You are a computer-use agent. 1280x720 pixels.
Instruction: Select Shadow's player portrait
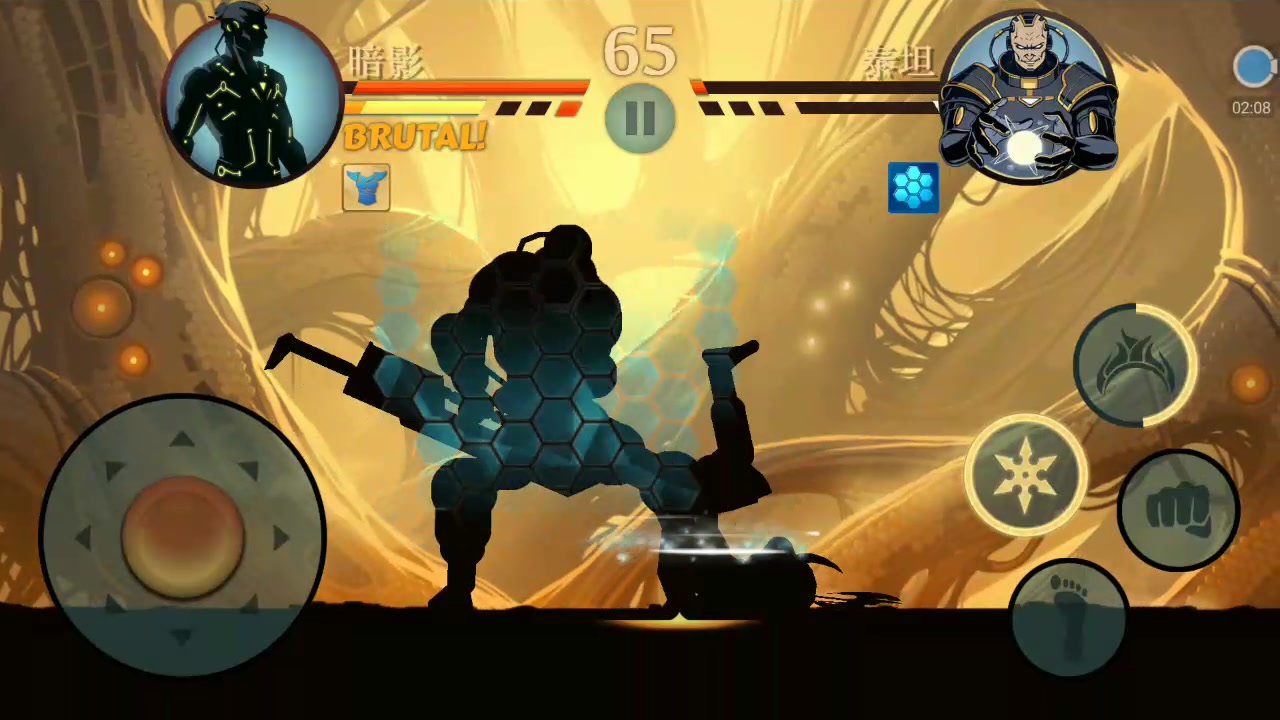(252, 97)
